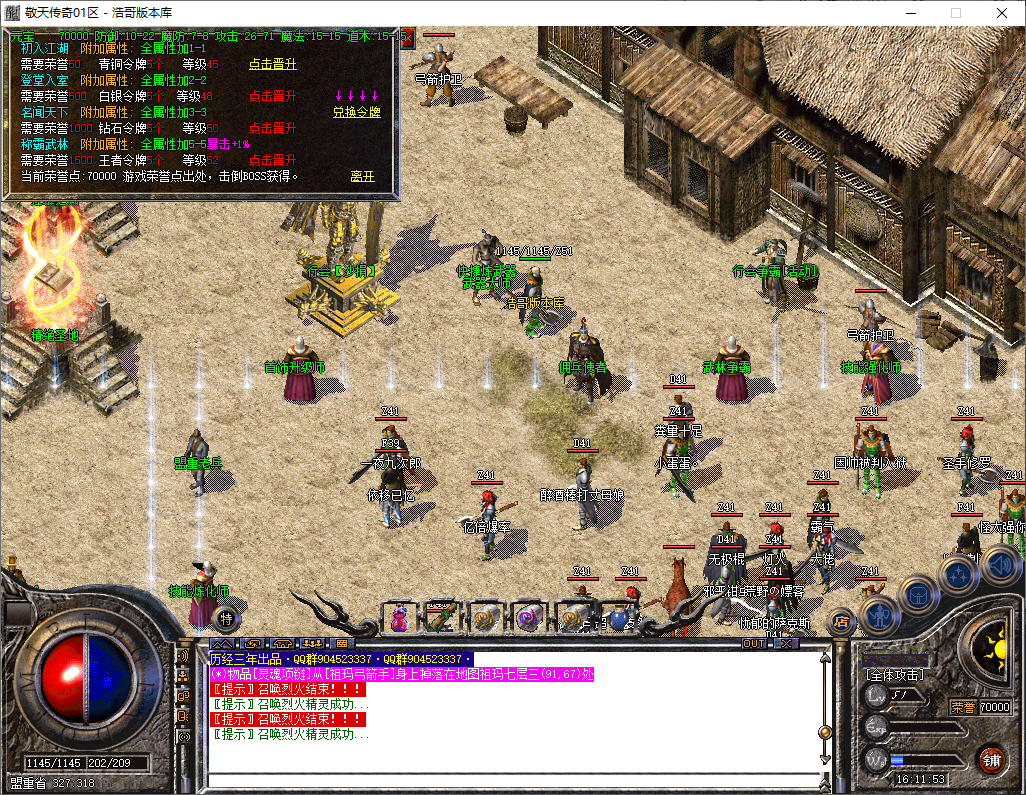Click 点击晋升 on the 白银令牌 row
The width and height of the screenshot is (1026, 795).
coord(272,96)
